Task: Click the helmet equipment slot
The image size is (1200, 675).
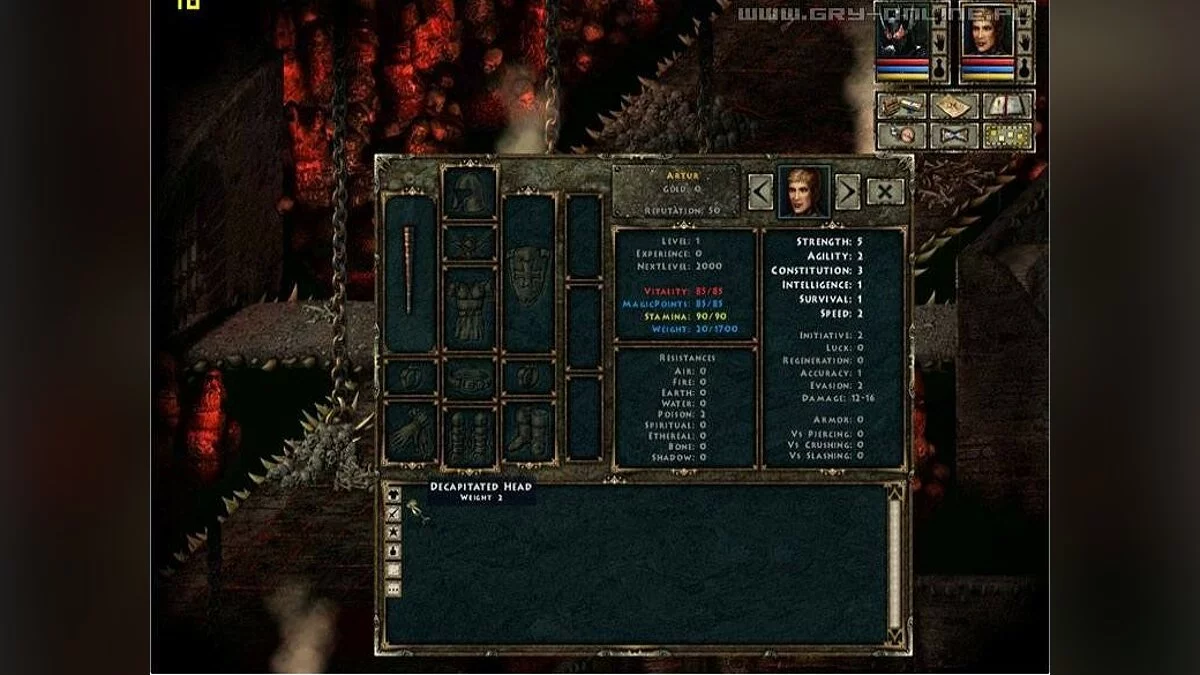Action: click(x=469, y=193)
